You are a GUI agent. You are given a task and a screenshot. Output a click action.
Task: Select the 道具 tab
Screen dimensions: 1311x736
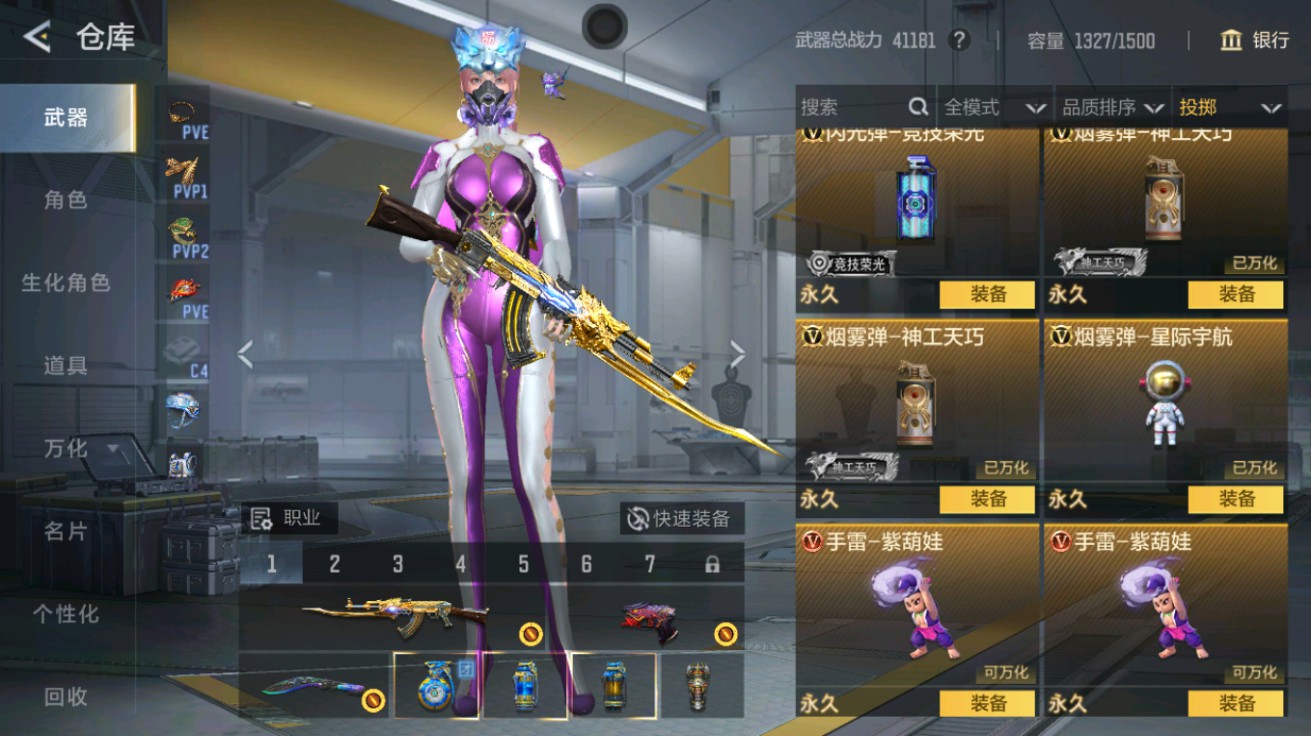(66, 366)
